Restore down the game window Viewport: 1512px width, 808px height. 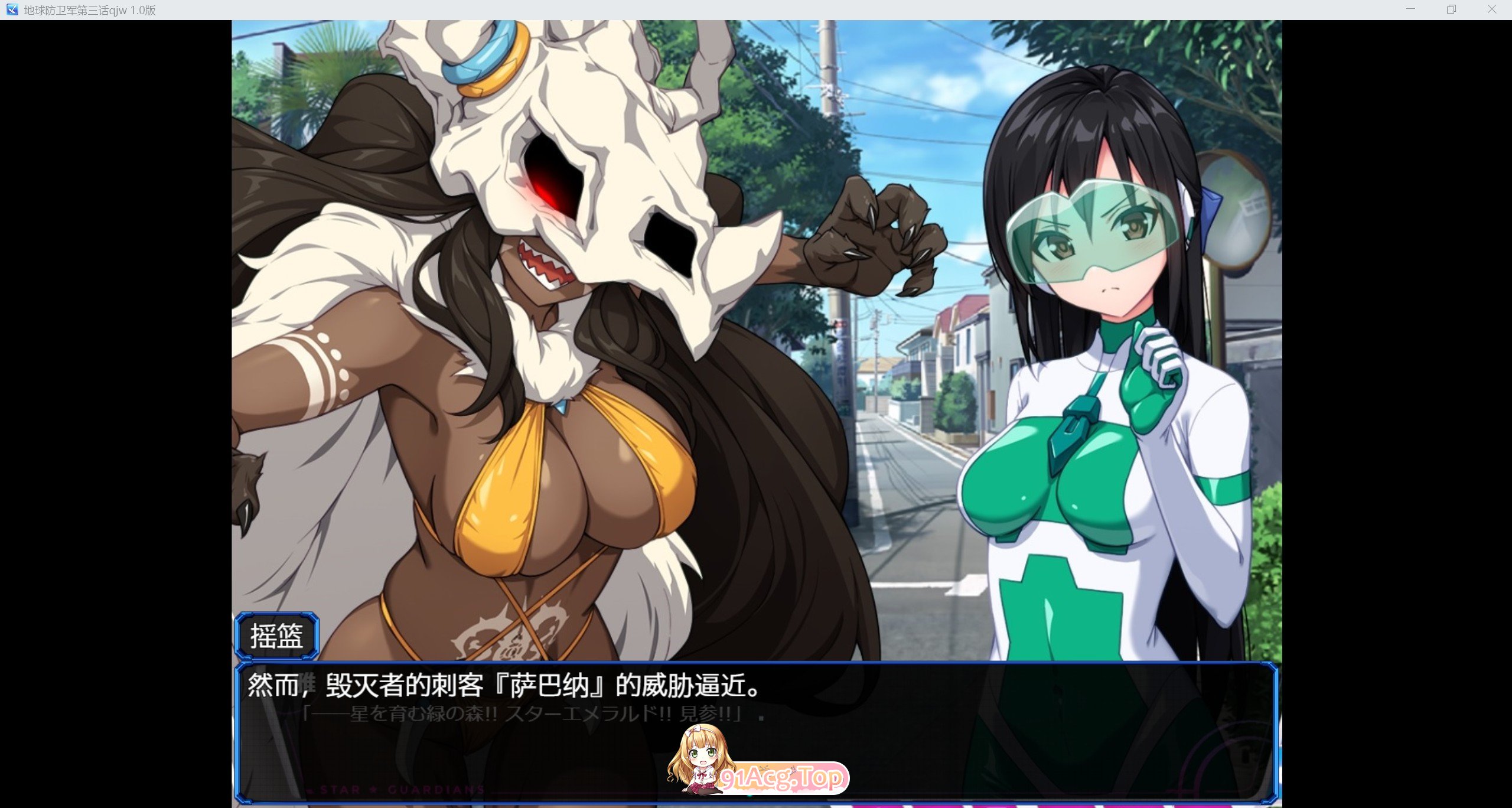pyautogui.click(x=1451, y=9)
